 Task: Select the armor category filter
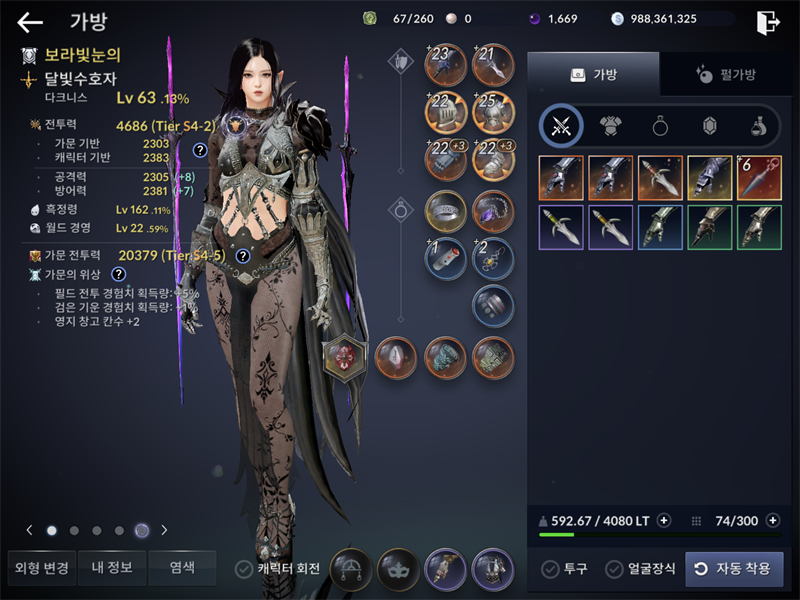tap(610, 126)
